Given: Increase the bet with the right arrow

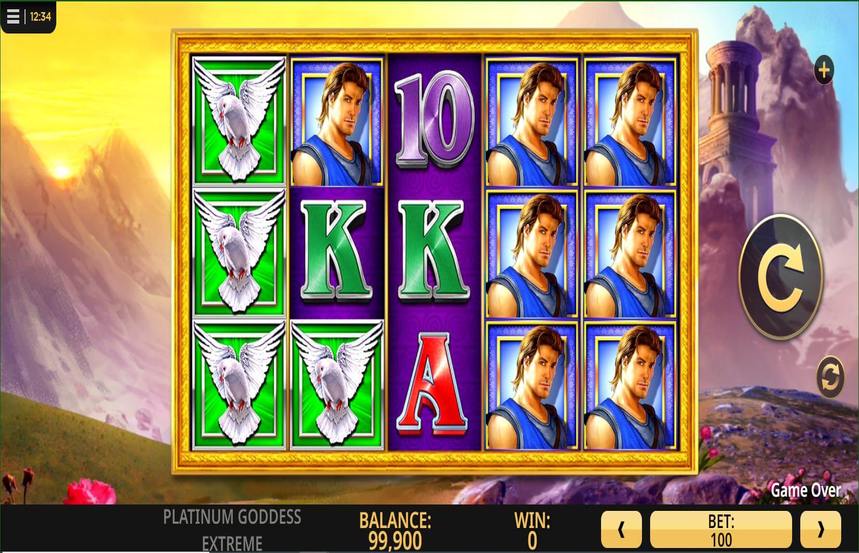Looking at the screenshot, I should pos(821,530).
